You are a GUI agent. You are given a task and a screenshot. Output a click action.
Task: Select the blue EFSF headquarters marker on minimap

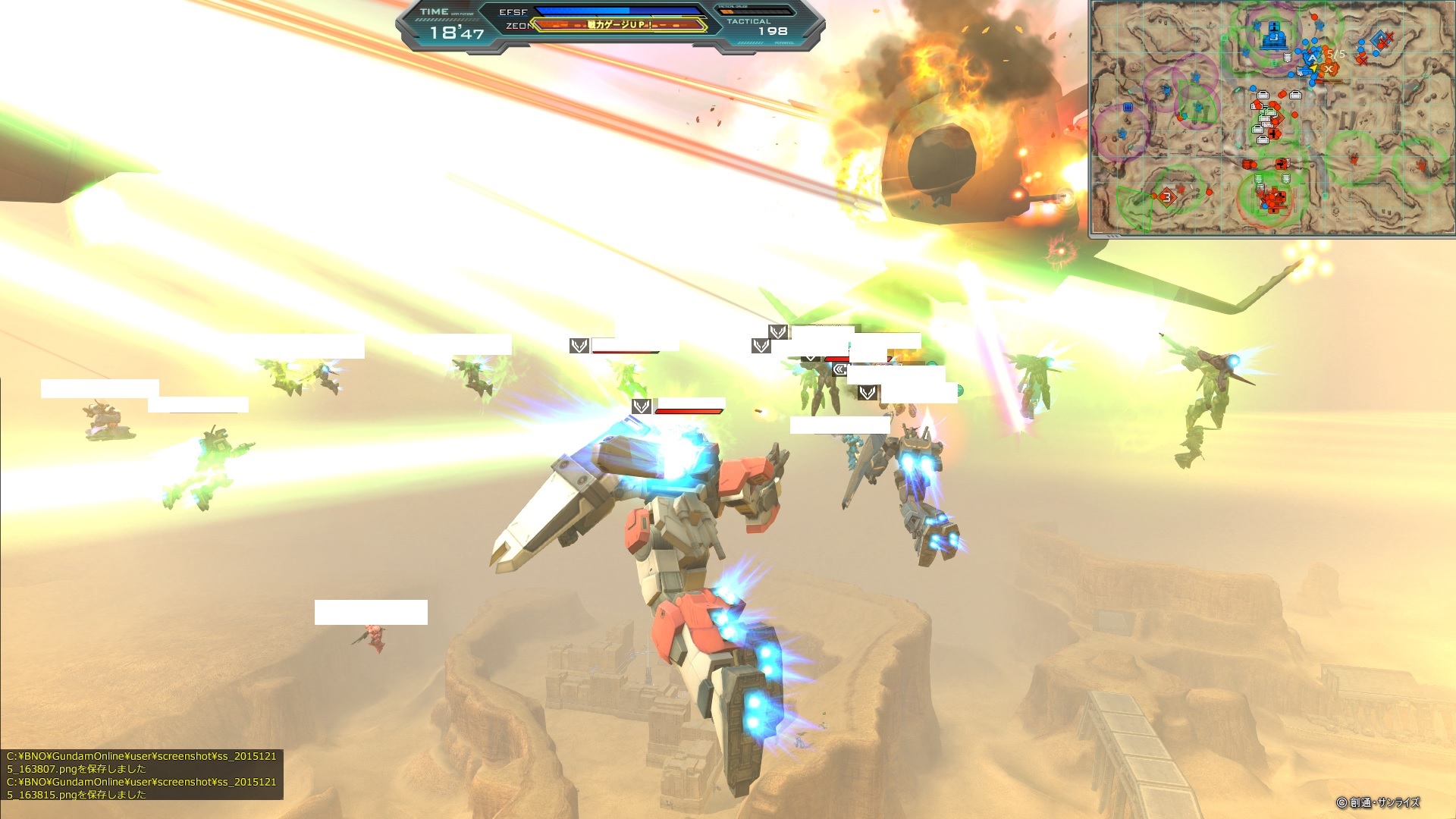point(1273,38)
